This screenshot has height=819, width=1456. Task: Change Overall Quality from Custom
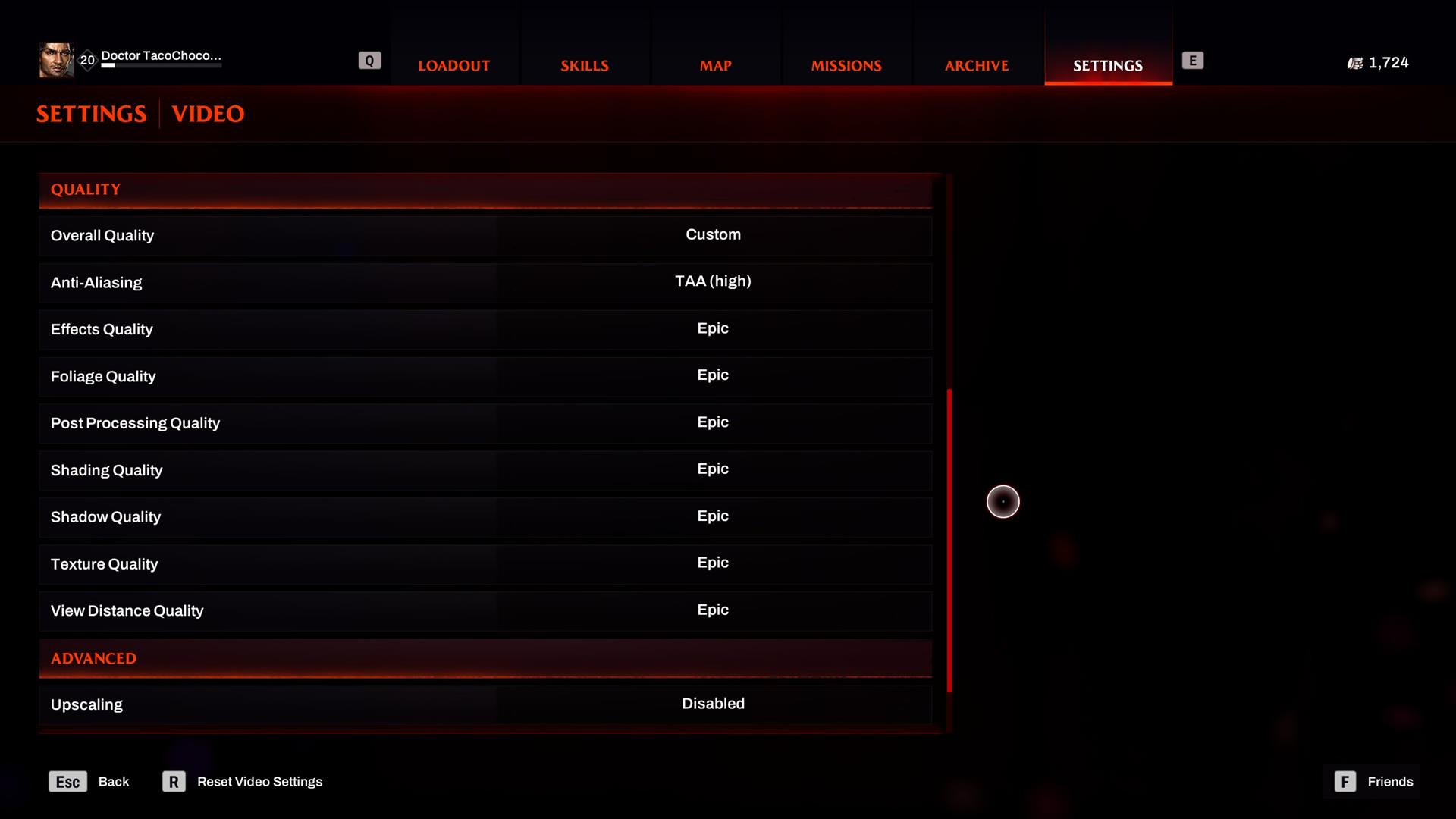coord(713,234)
